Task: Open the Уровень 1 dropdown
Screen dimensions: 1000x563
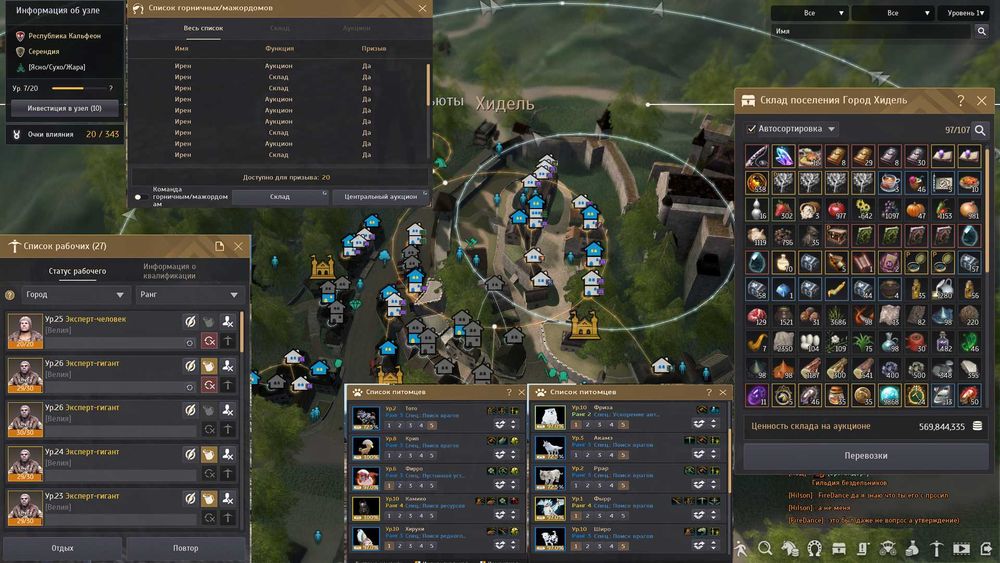Action: click(964, 14)
